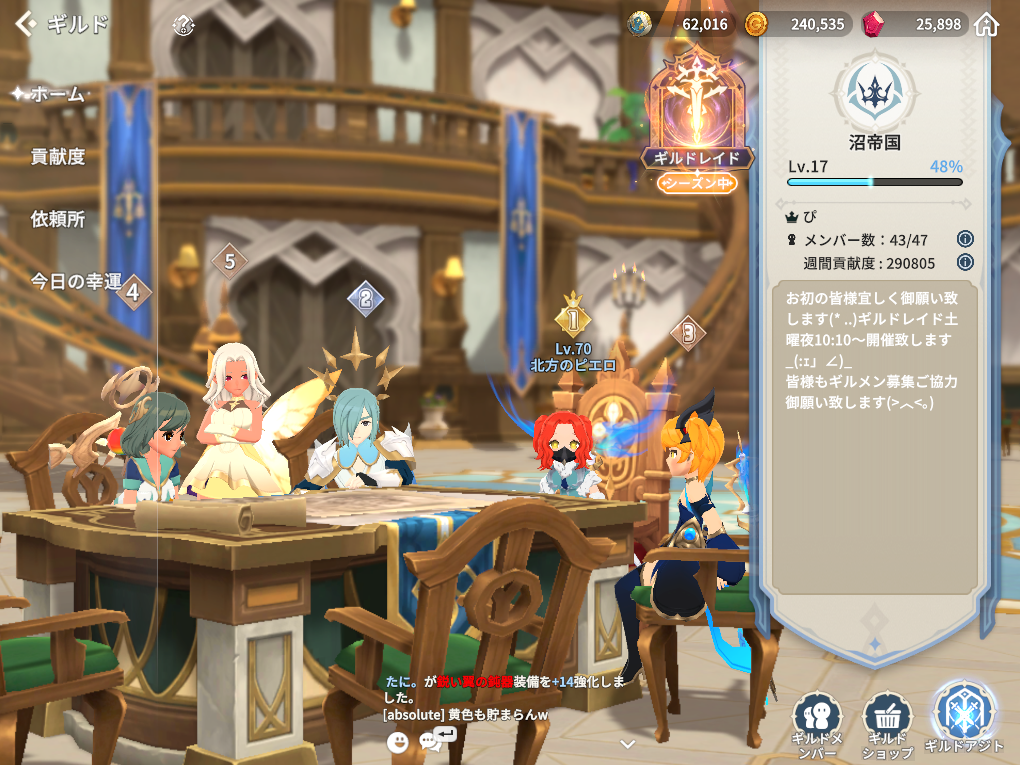Open the 貢献度 menu
The image size is (1020, 765).
58,156
